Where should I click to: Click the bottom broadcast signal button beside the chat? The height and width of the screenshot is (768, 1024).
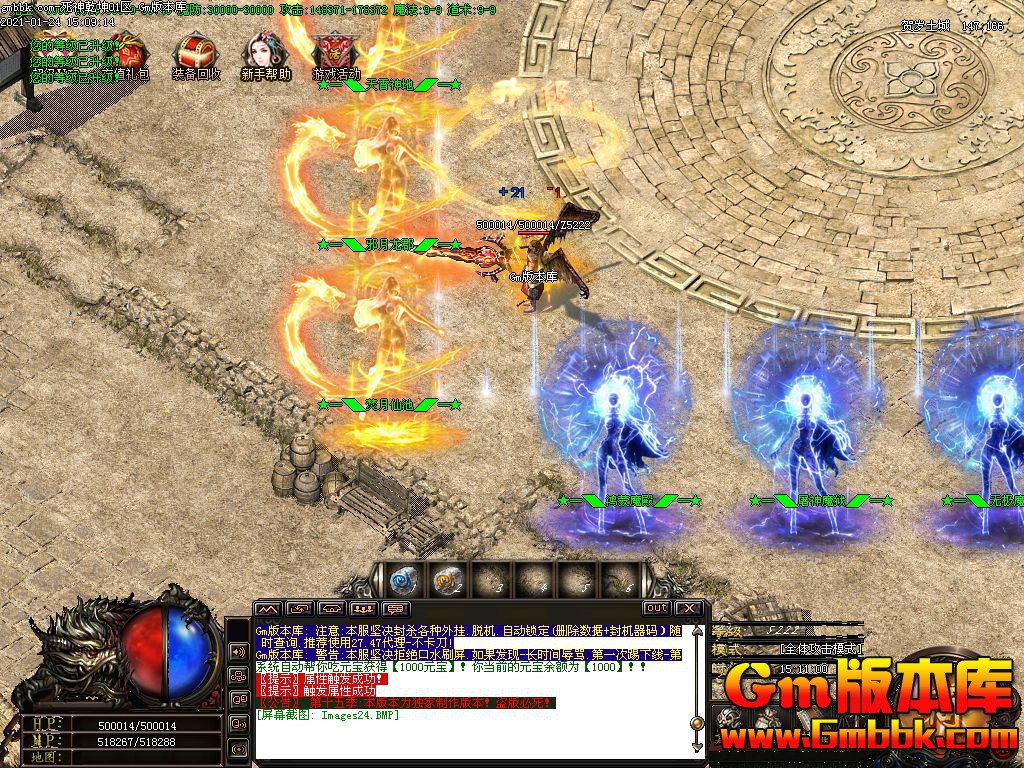point(239,747)
